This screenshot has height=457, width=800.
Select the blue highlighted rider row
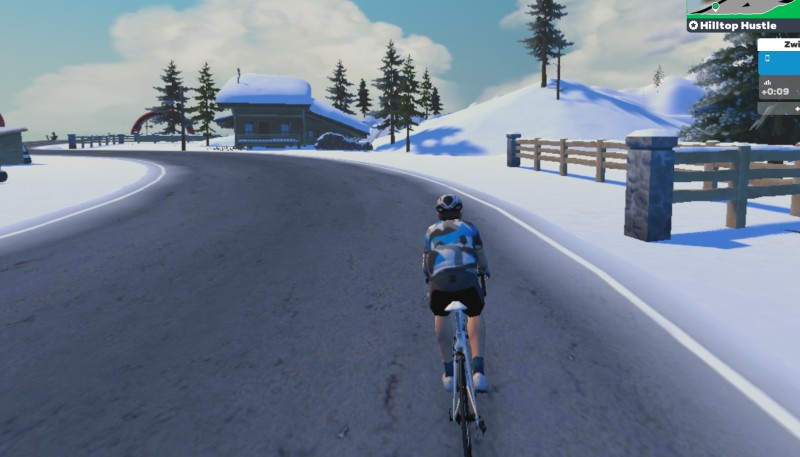[x=780, y=62]
